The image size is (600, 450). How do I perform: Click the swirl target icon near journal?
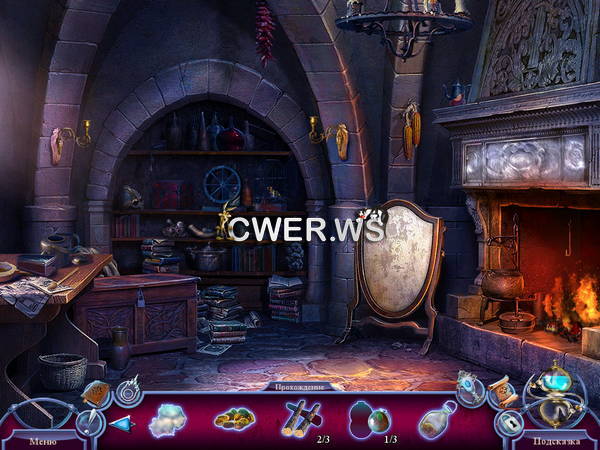[128, 391]
